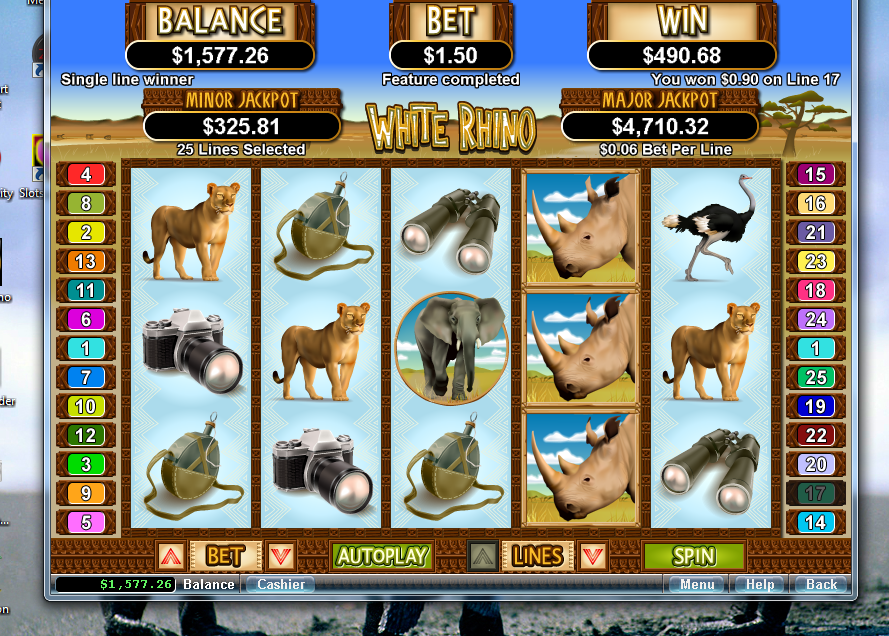Open the Menu button
Viewport: 889px width, 636px height.
(697, 585)
